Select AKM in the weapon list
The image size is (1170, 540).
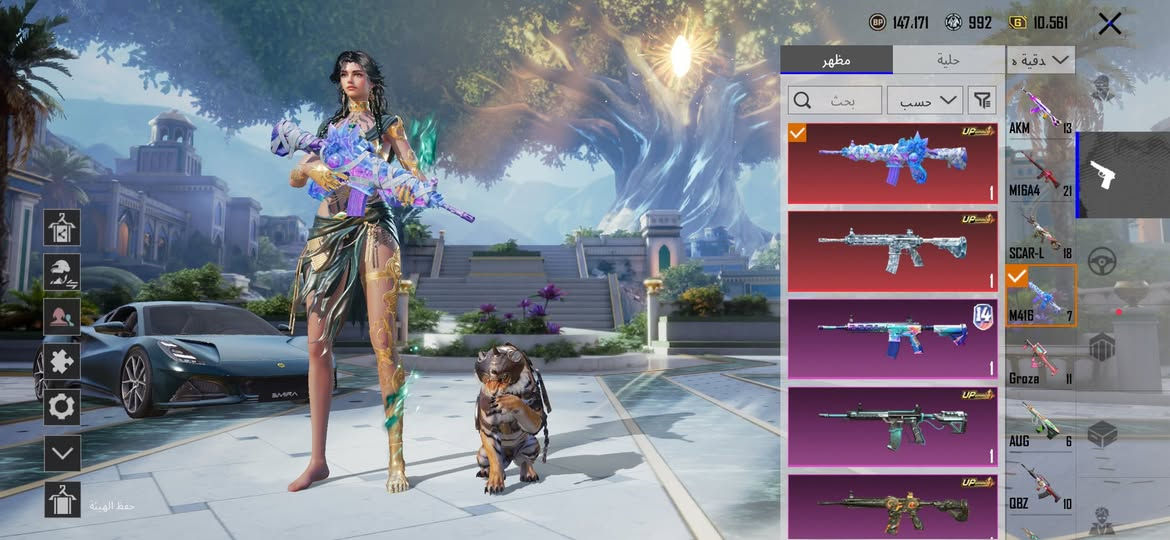click(x=1040, y=110)
